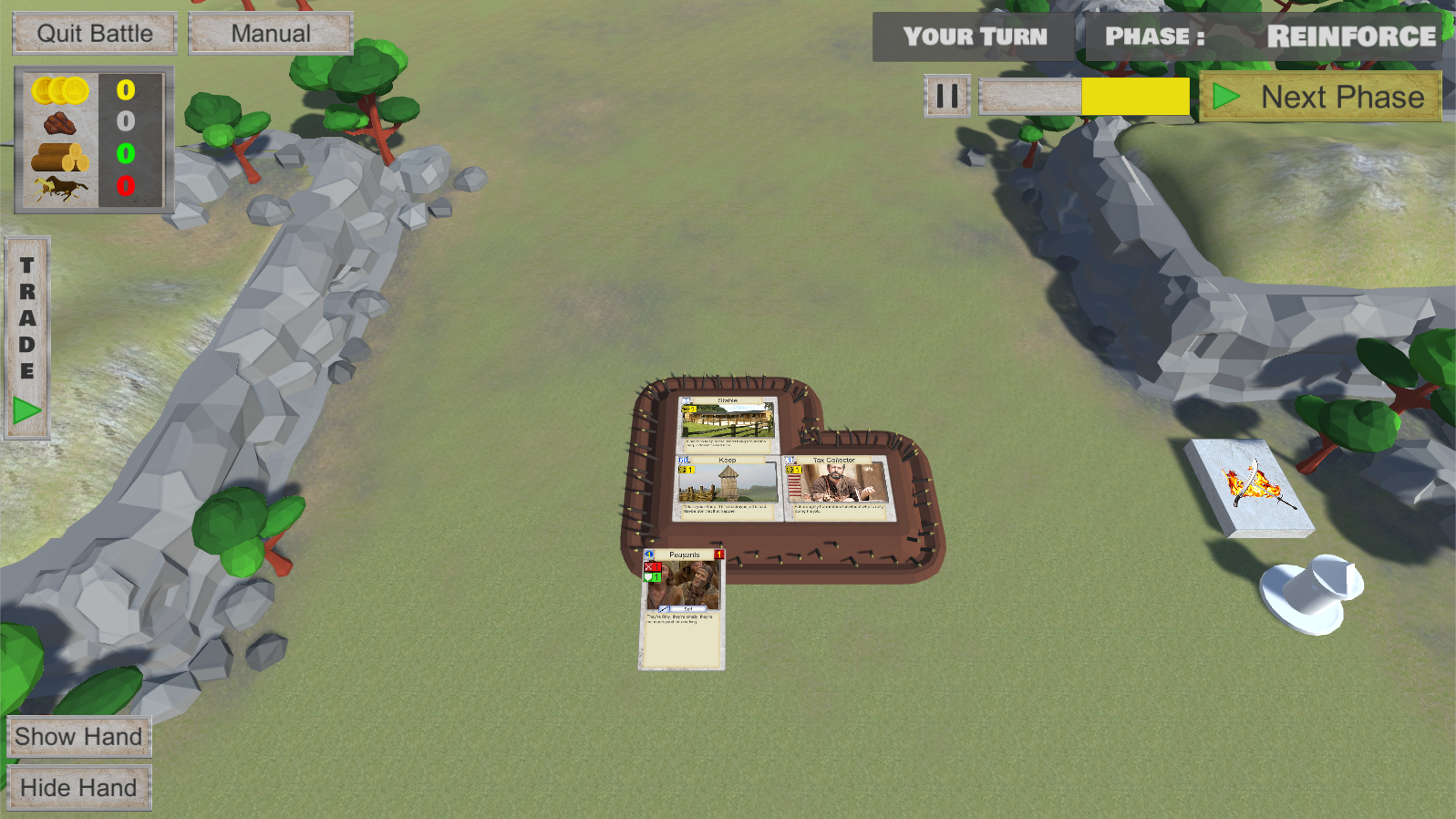This screenshot has width=1456, height=819.
Task: Select the Stable card
Action: click(728, 423)
